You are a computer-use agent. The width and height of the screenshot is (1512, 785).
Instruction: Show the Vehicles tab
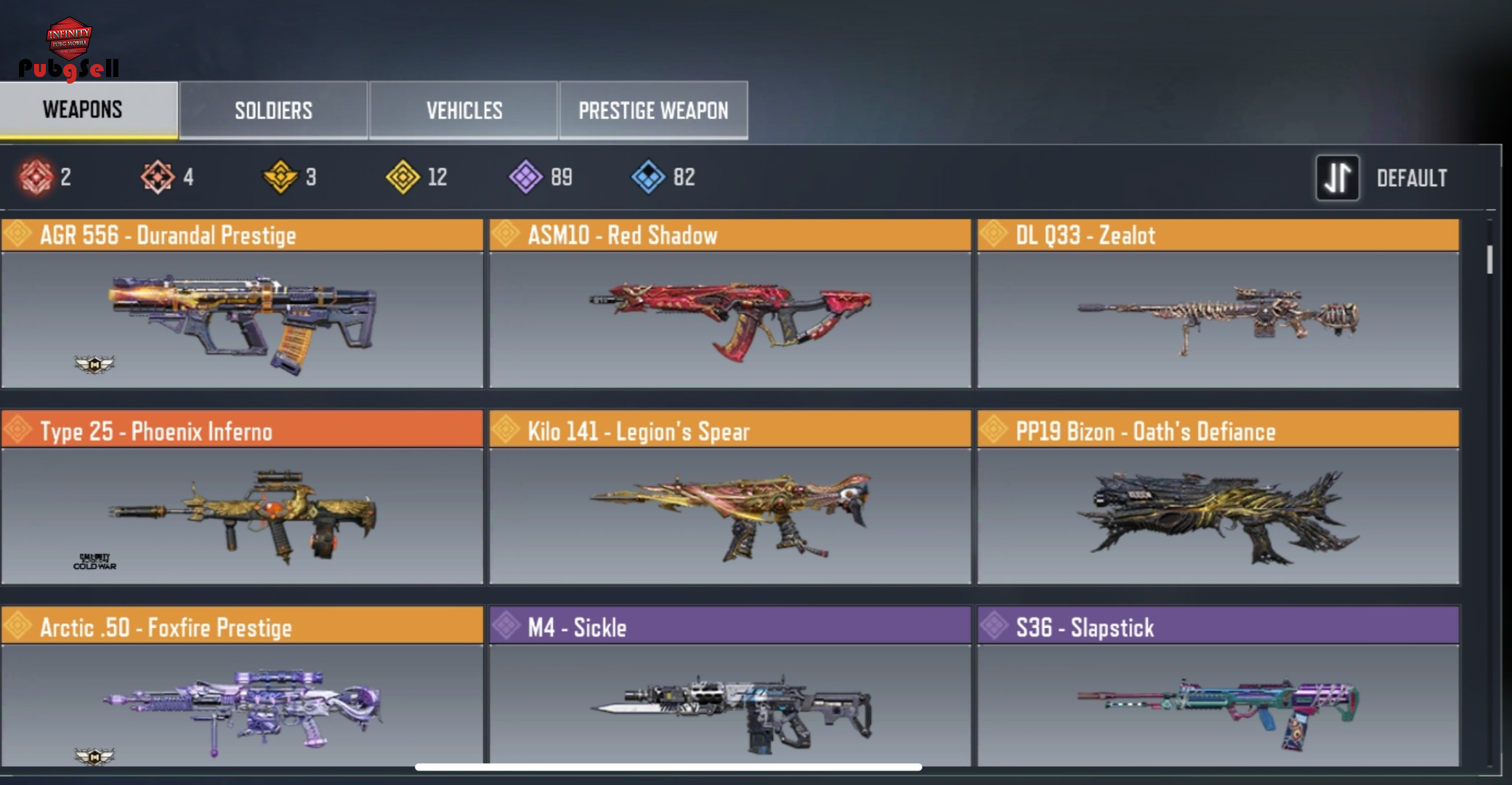point(464,110)
